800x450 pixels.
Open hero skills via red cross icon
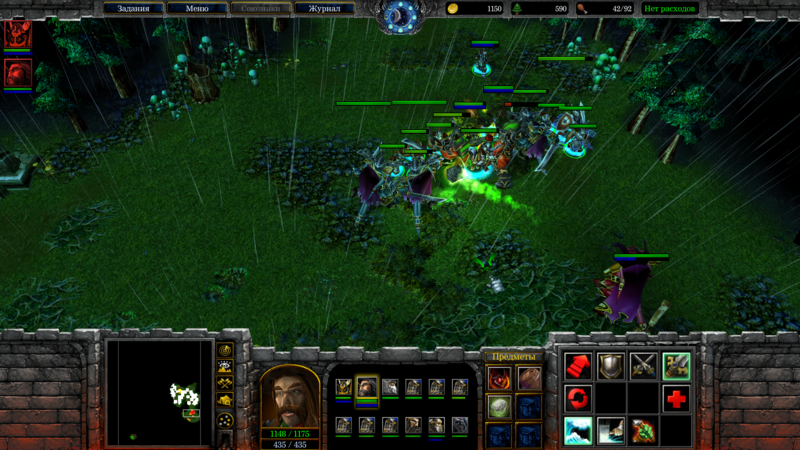(x=676, y=398)
